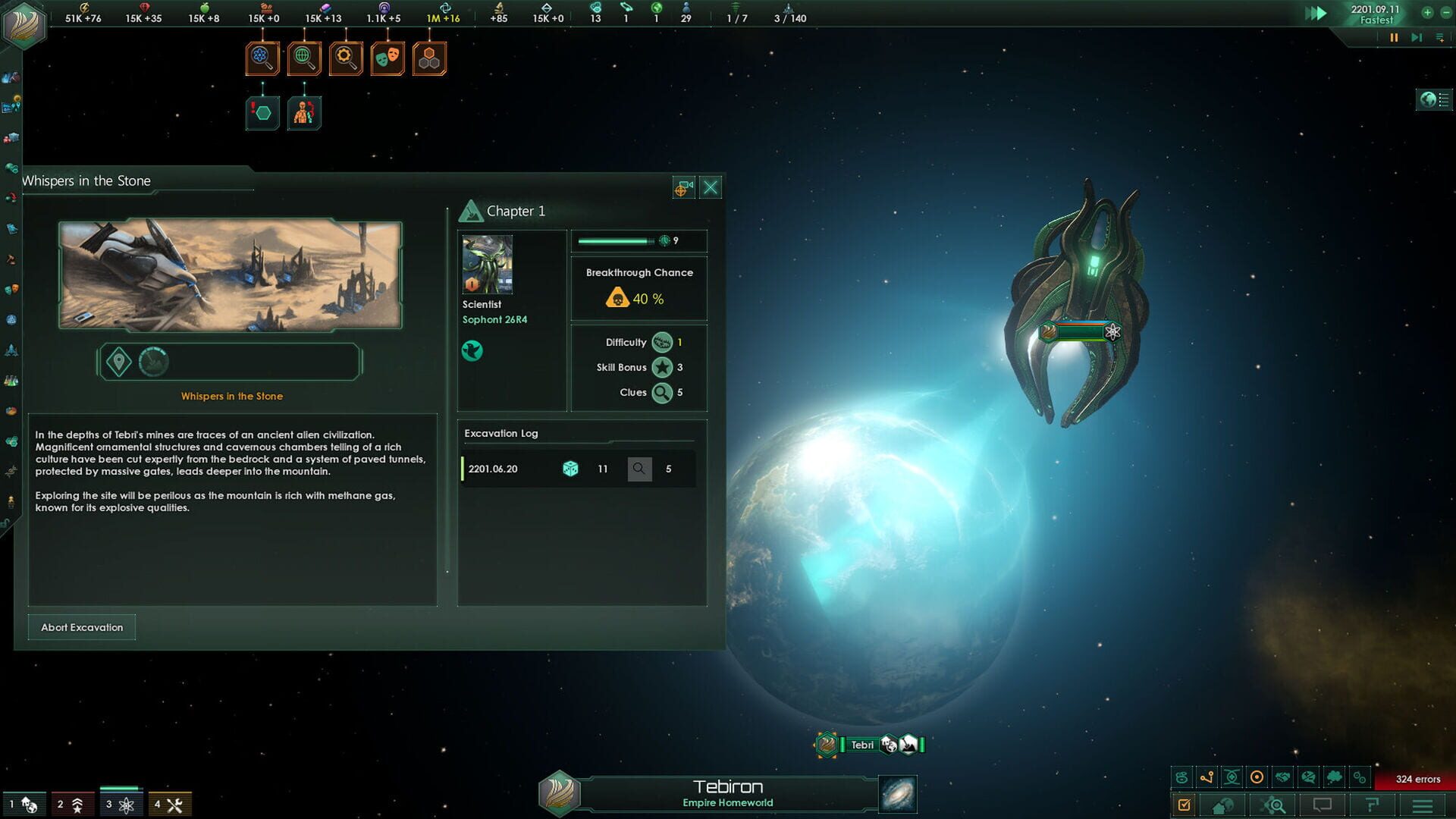Open the hexagon tiles icon on top bar
Screen dimensions: 1456x819
click(428, 58)
